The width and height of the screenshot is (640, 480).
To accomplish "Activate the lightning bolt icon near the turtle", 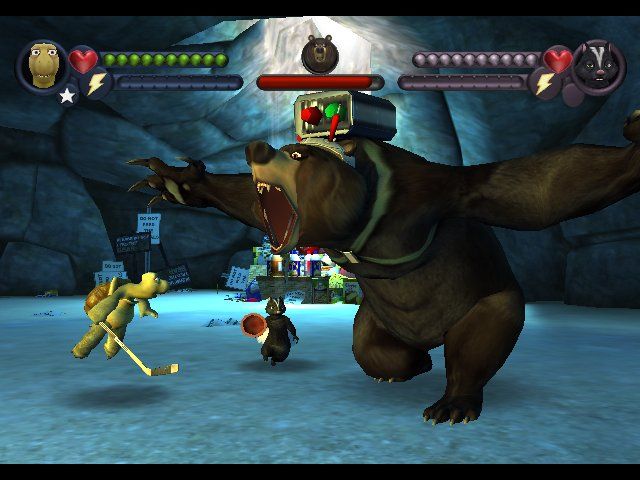I will [96, 85].
